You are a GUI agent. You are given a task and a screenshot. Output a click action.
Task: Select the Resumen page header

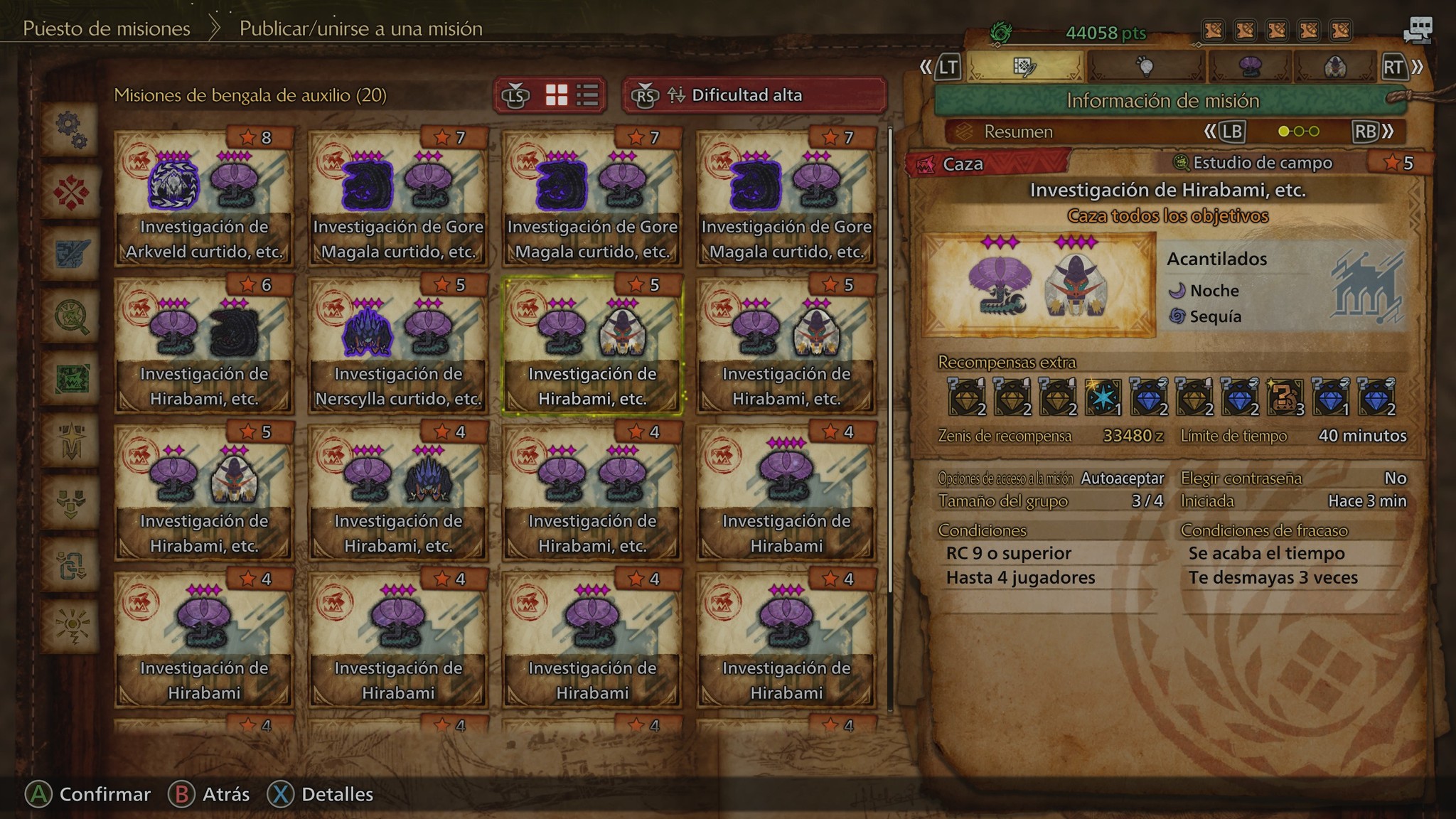(x=1018, y=132)
